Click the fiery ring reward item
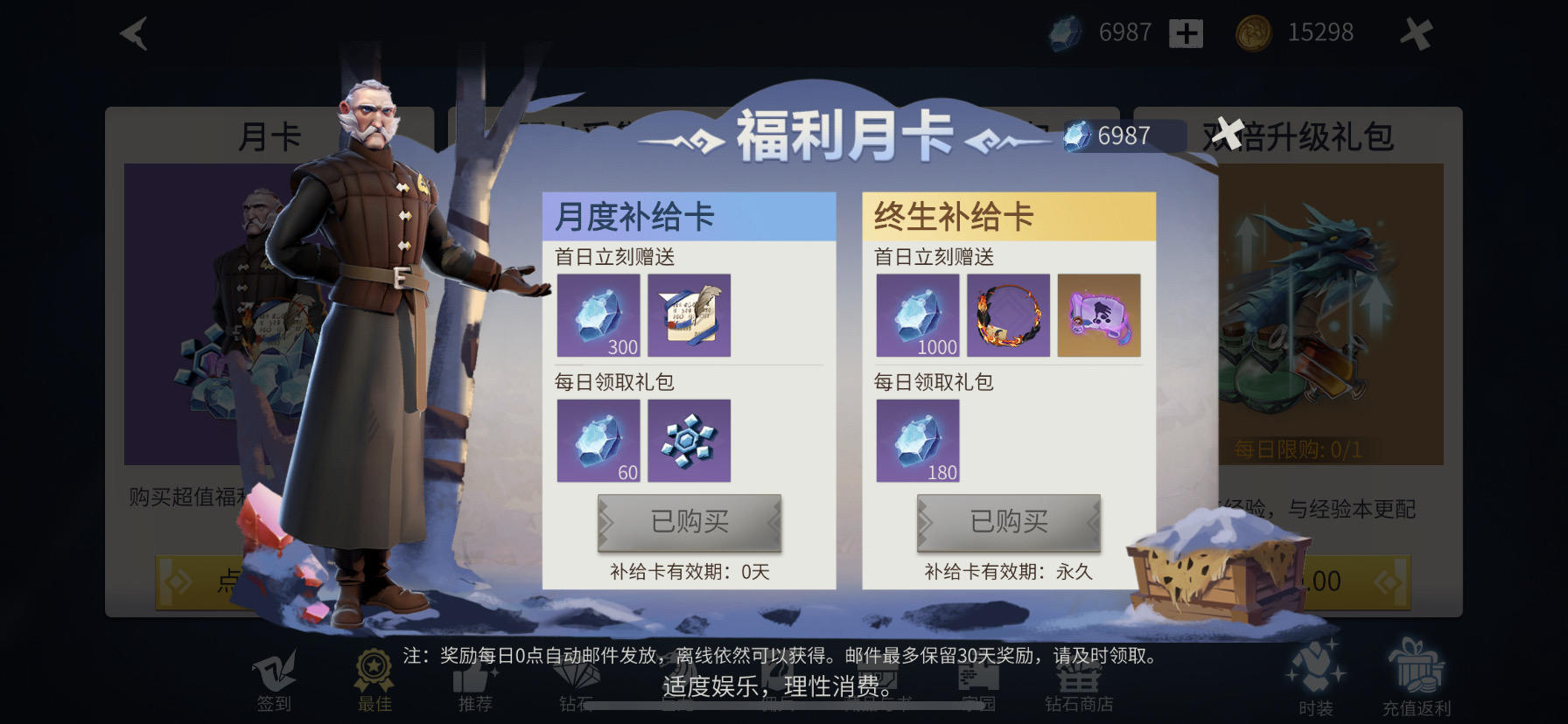Screen dimensions: 1568x724 pos(1008,315)
